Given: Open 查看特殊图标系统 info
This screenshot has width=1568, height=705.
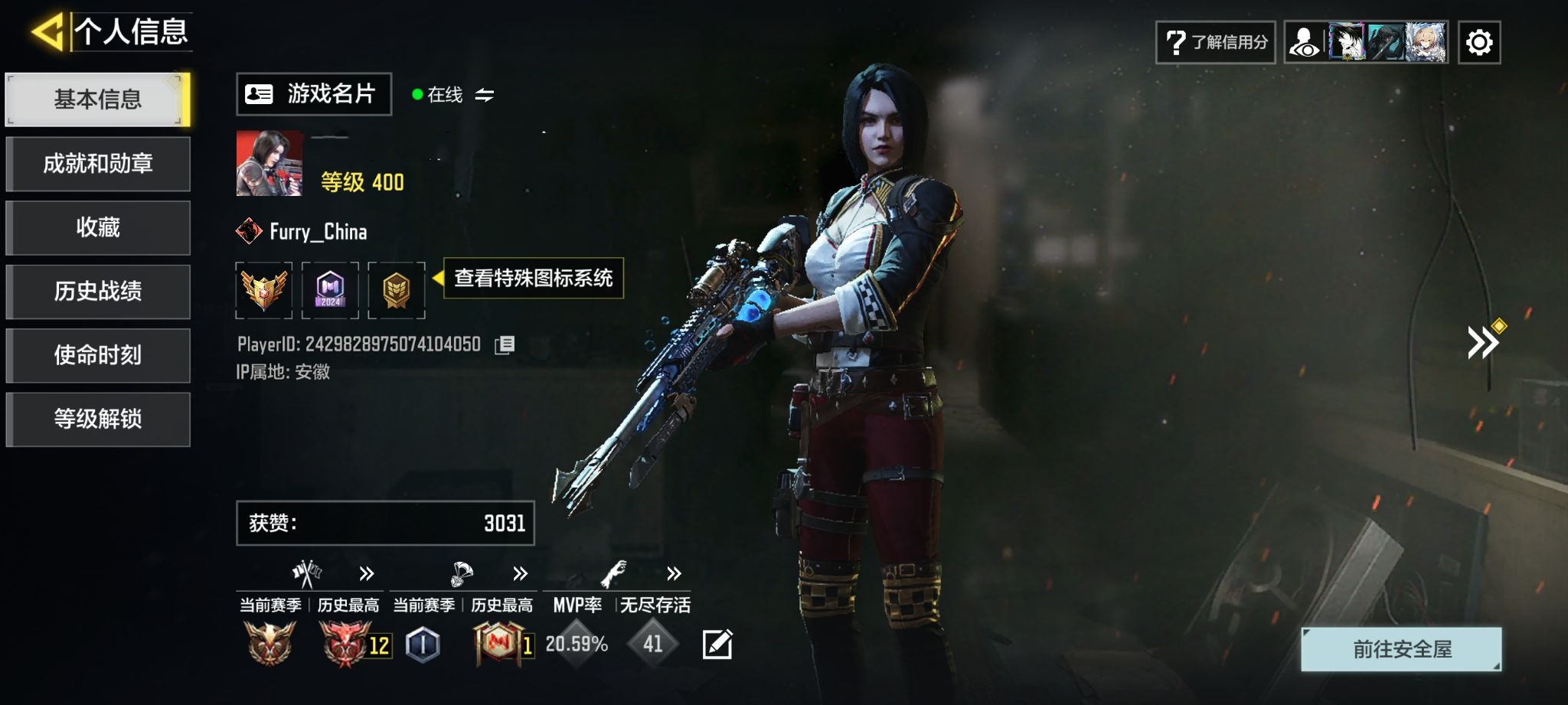Looking at the screenshot, I should [533, 278].
